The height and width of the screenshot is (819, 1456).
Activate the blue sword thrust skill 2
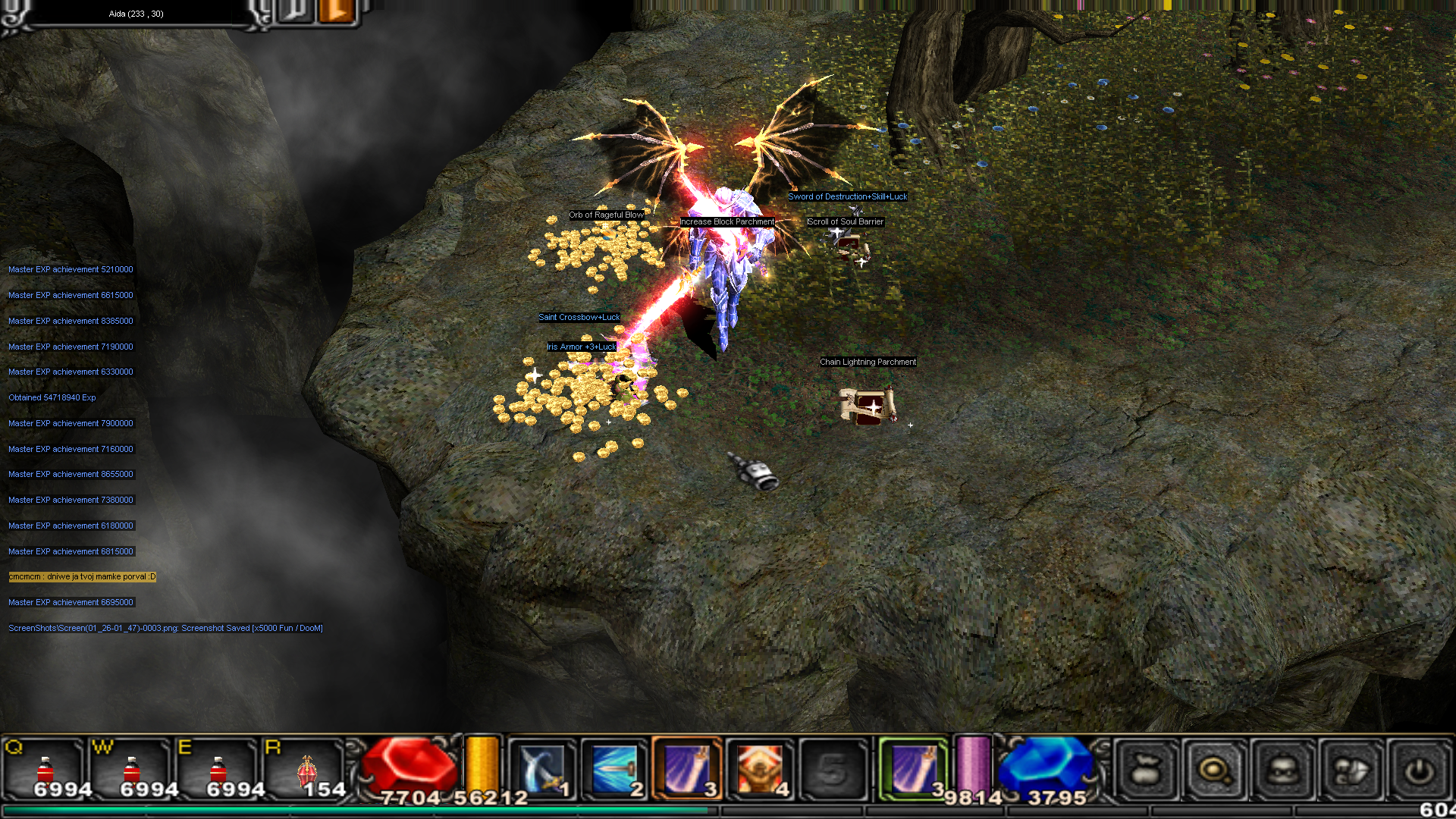pos(614,769)
